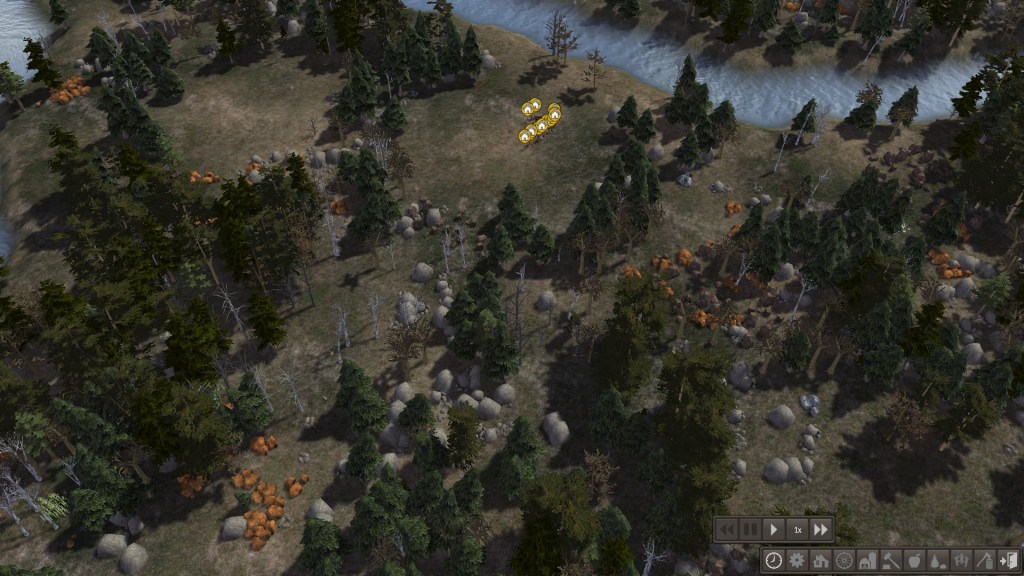
Task: Click the exit door main menu icon
Action: pos(1008,560)
